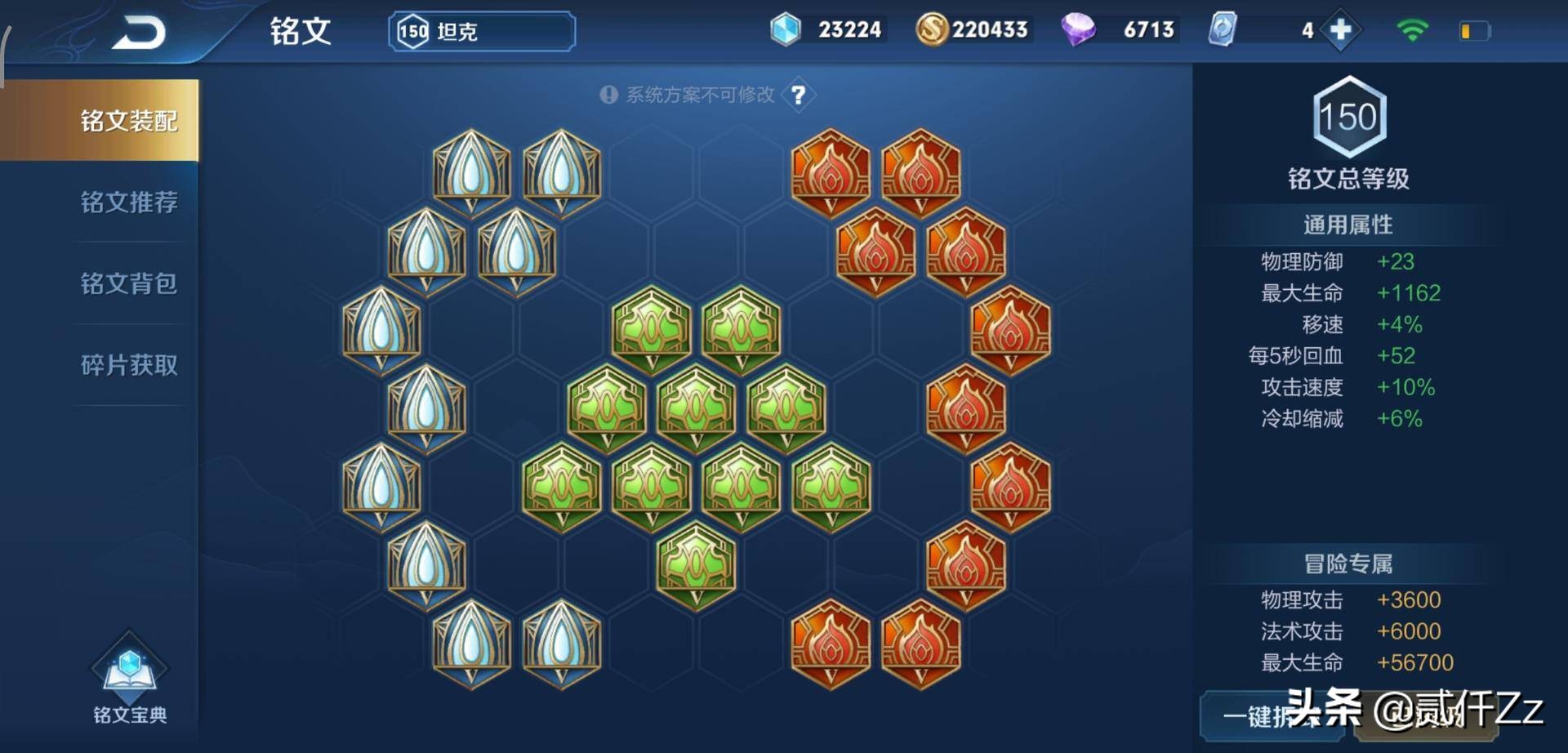1568x753 pixels.
Task: Click the gold coin icon showing 220433
Action: pos(933,29)
